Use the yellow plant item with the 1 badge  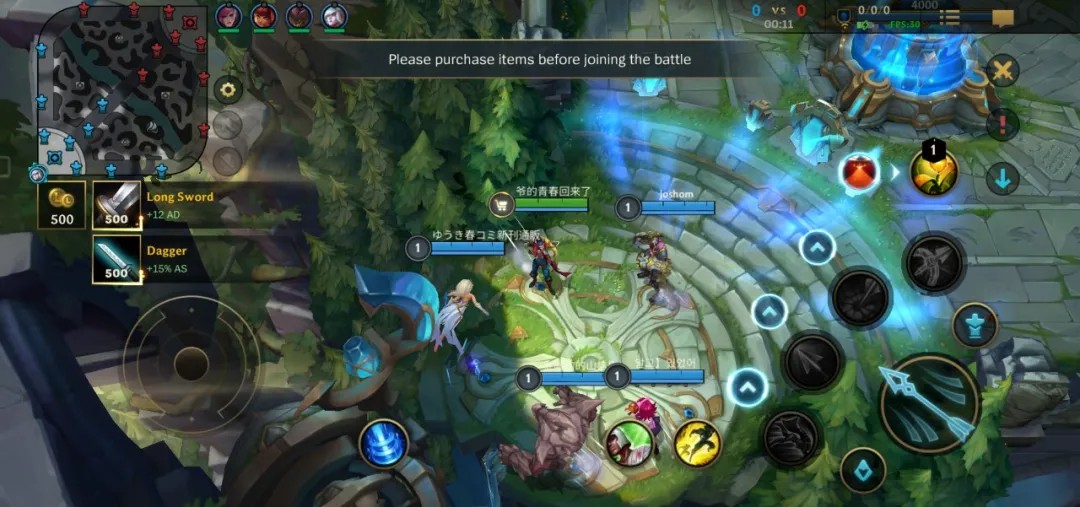click(x=934, y=172)
